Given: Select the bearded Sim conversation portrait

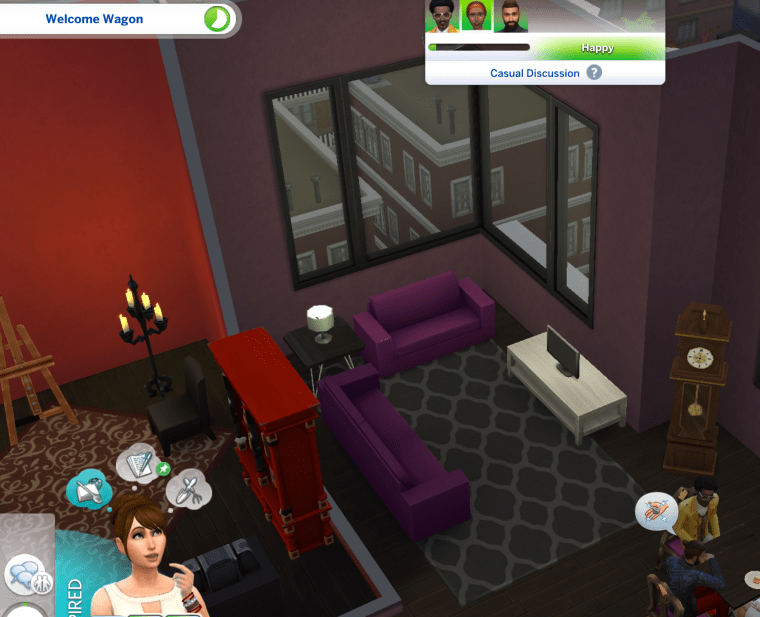Looking at the screenshot, I should pyautogui.click(x=509, y=17).
